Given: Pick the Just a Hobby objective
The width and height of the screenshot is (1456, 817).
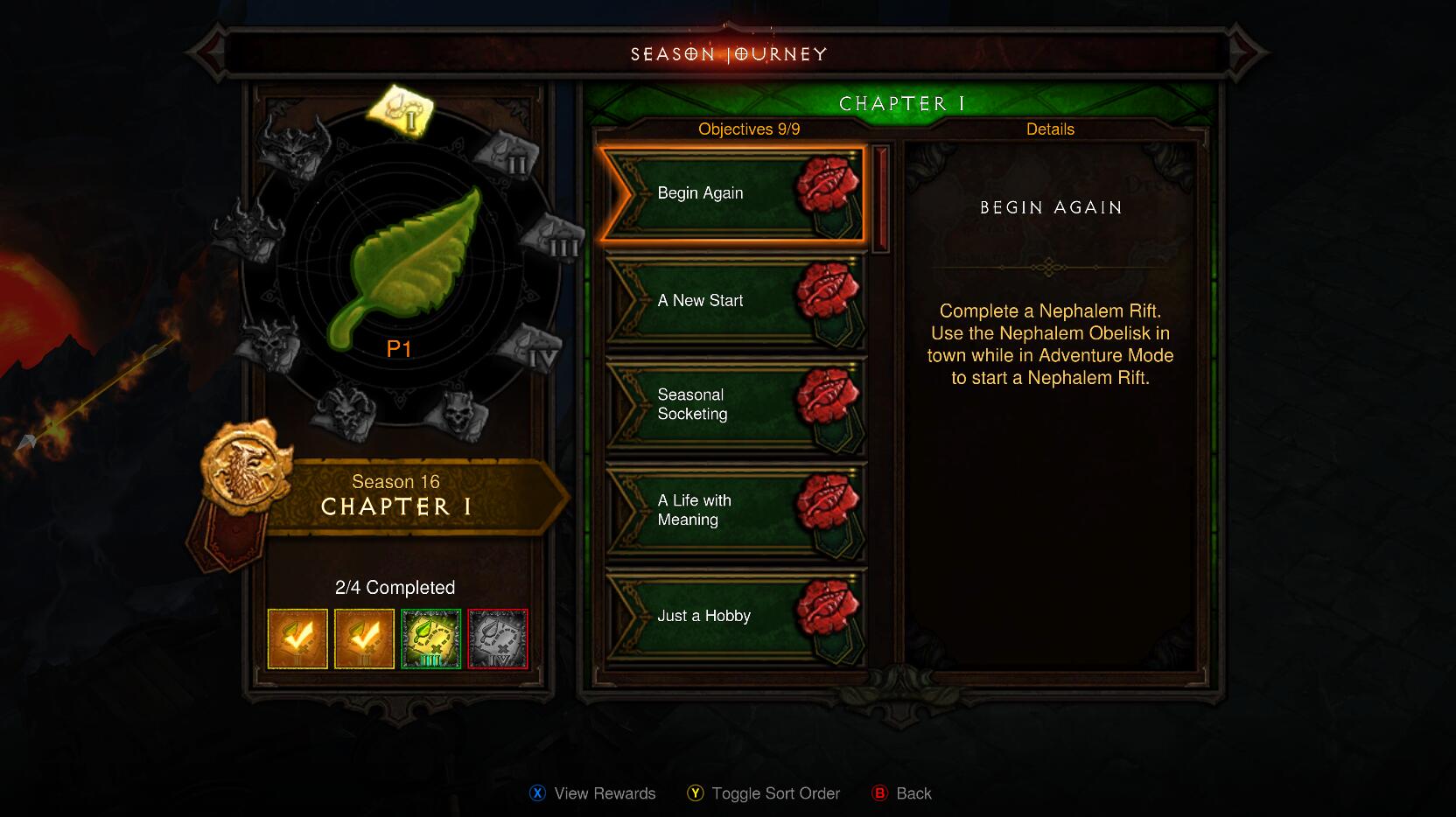Looking at the screenshot, I should (x=733, y=616).
